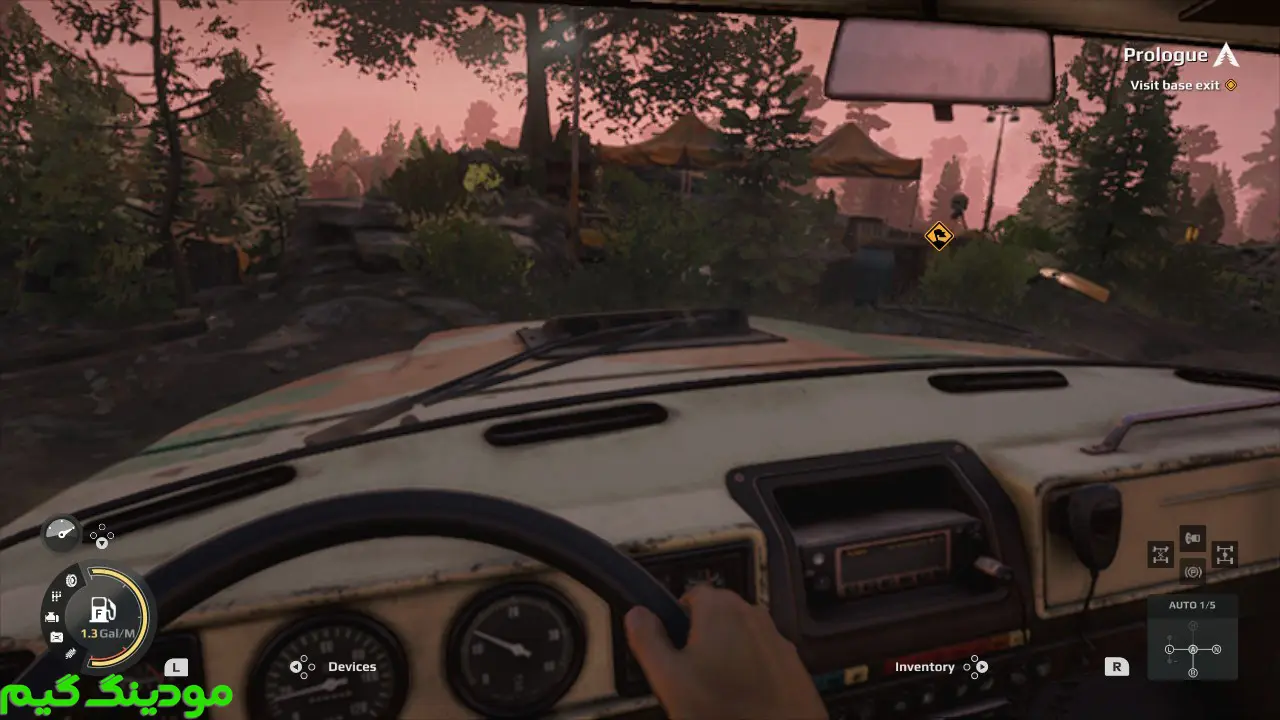Screen dimensions: 1280x720
Task: Shift to the L low gear
Action: pos(1169,650)
